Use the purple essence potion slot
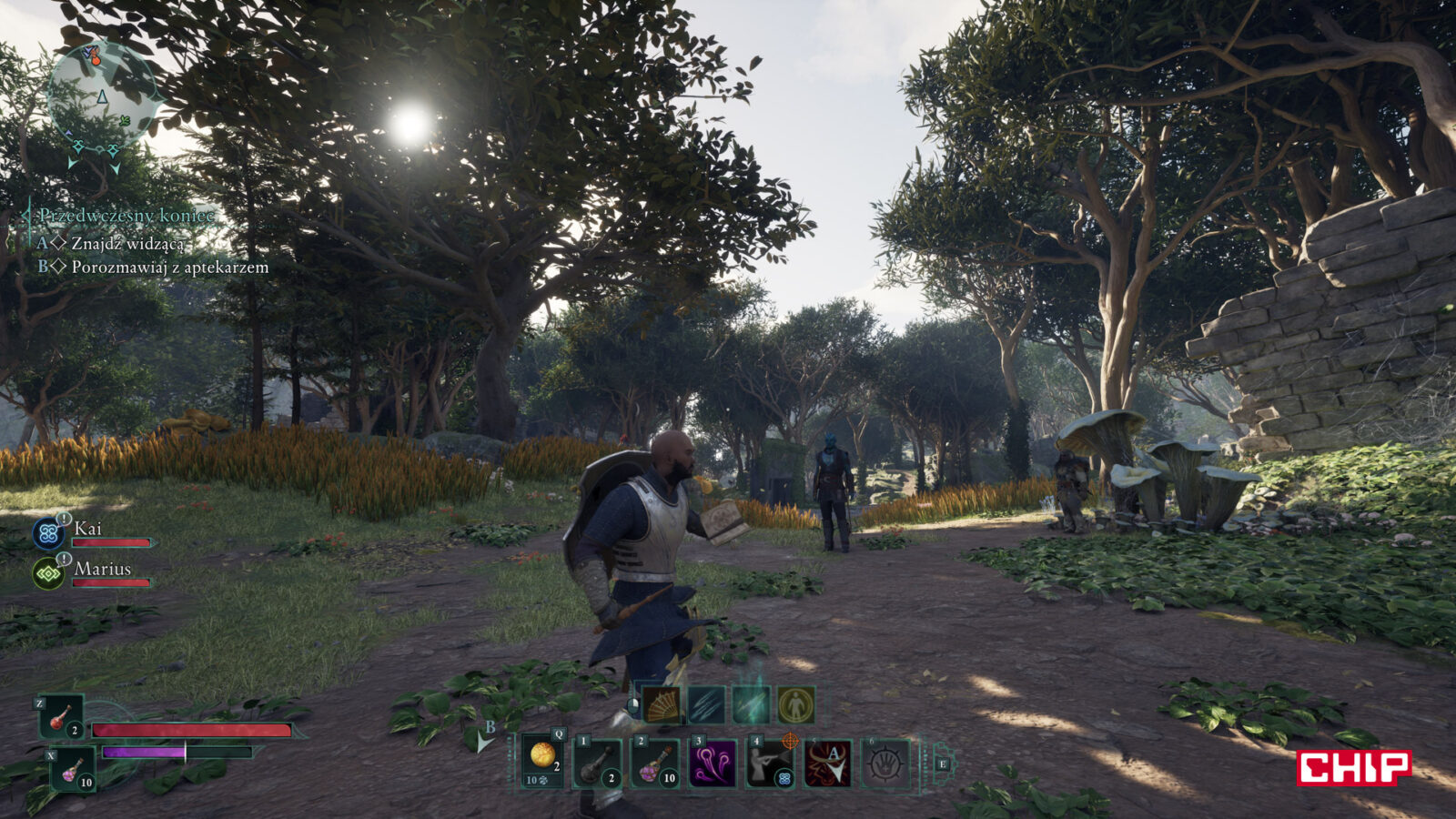This screenshot has width=1456, height=819. click(73, 770)
